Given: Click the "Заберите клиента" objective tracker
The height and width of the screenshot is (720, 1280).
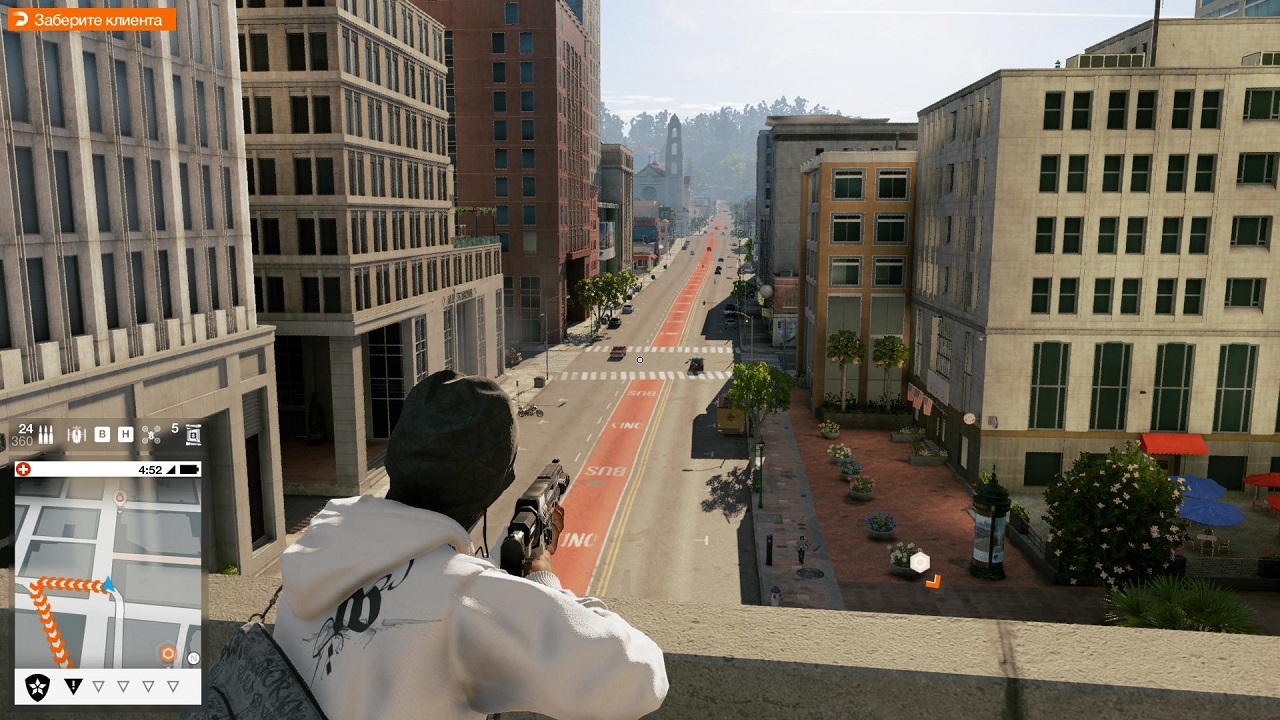Looking at the screenshot, I should (91, 19).
